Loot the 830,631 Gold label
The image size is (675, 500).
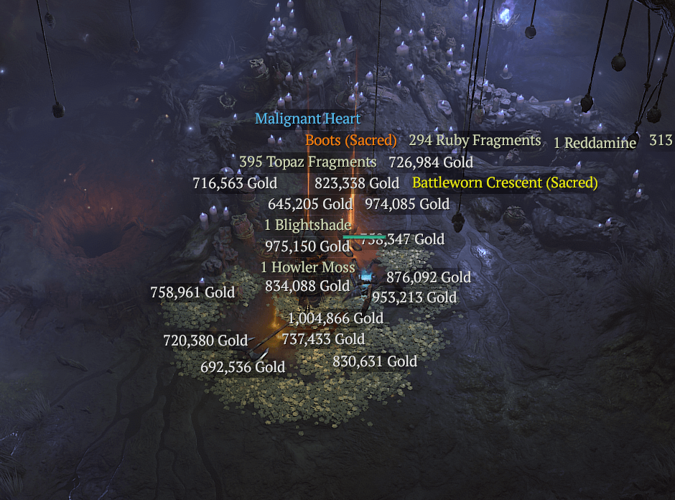click(x=375, y=362)
